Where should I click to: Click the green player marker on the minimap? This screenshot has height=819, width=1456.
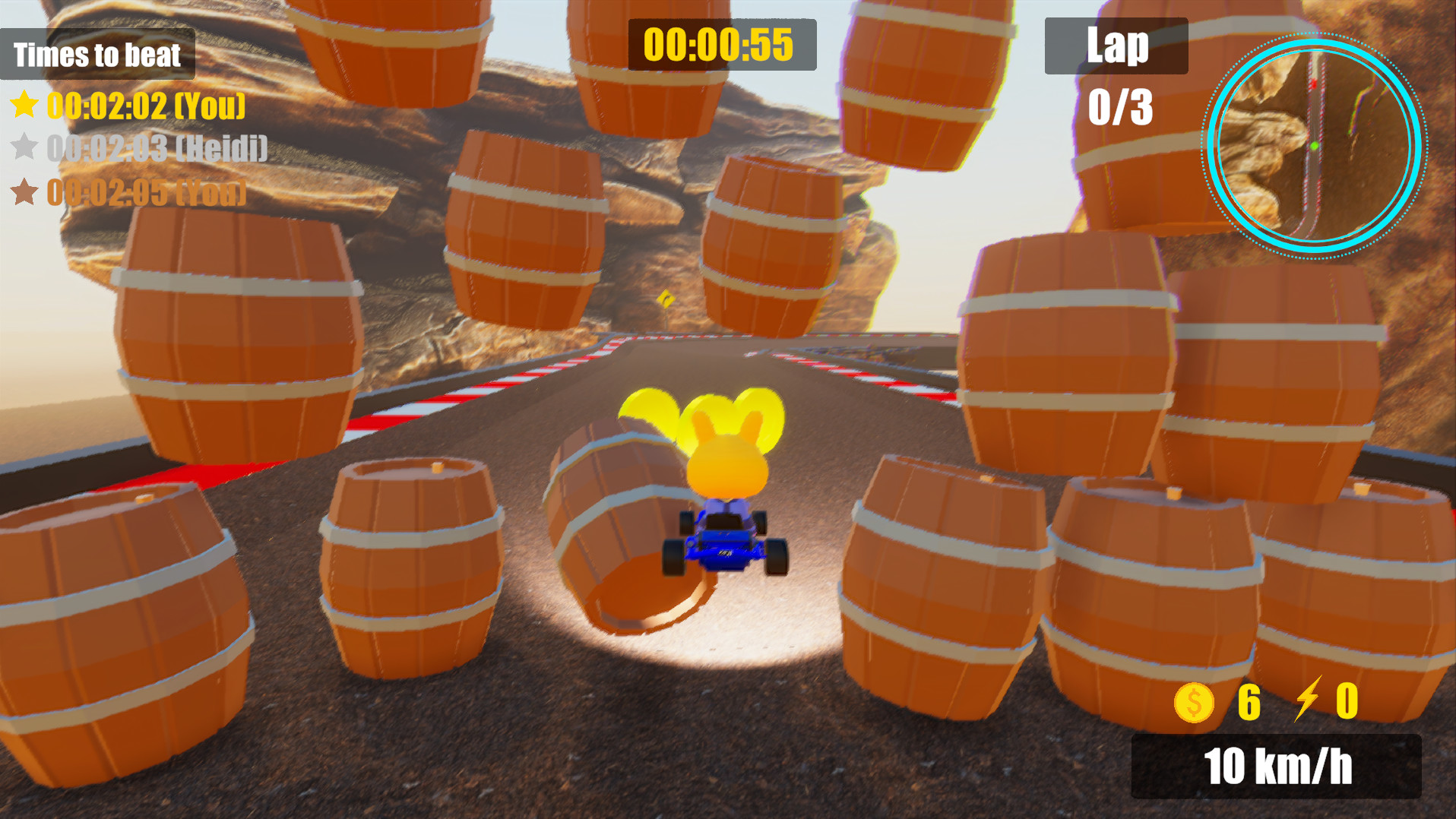point(1314,146)
